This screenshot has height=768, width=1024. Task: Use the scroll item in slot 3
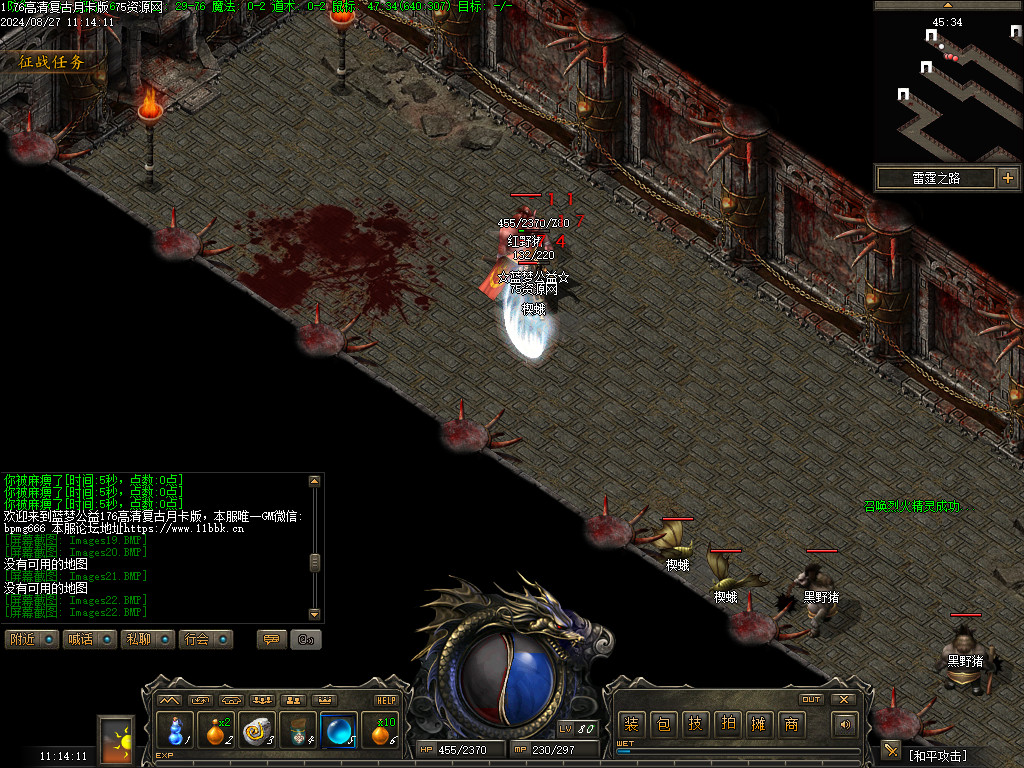(256, 731)
